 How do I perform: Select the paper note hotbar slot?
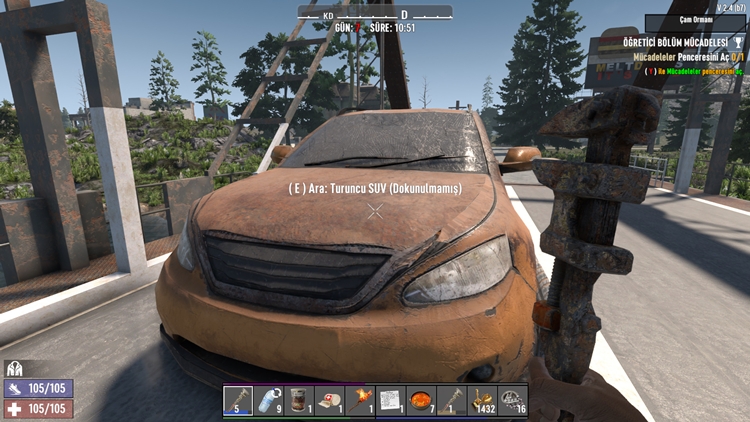click(x=390, y=401)
